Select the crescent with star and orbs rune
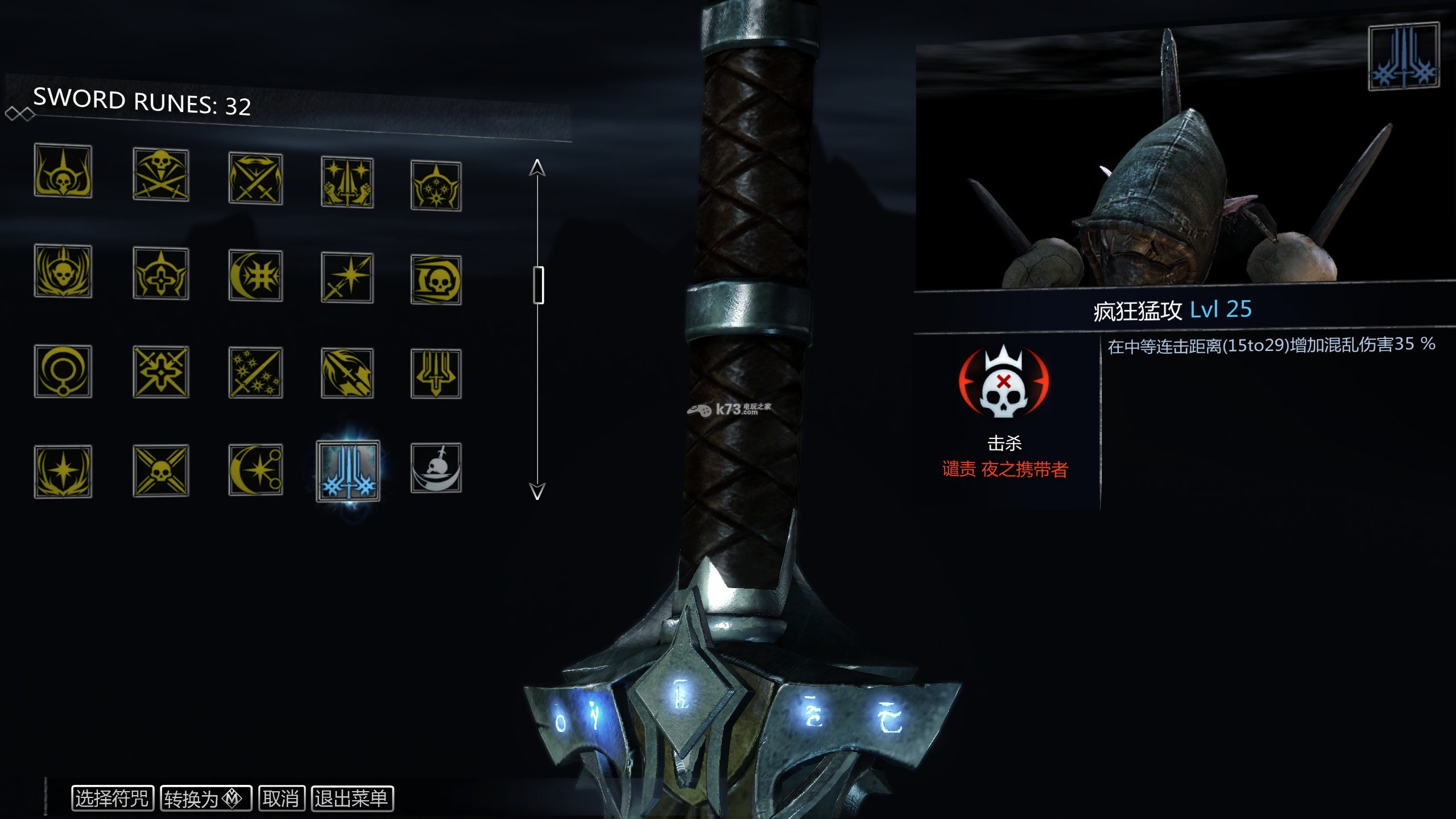Image resolution: width=1456 pixels, height=819 pixels. click(x=255, y=470)
